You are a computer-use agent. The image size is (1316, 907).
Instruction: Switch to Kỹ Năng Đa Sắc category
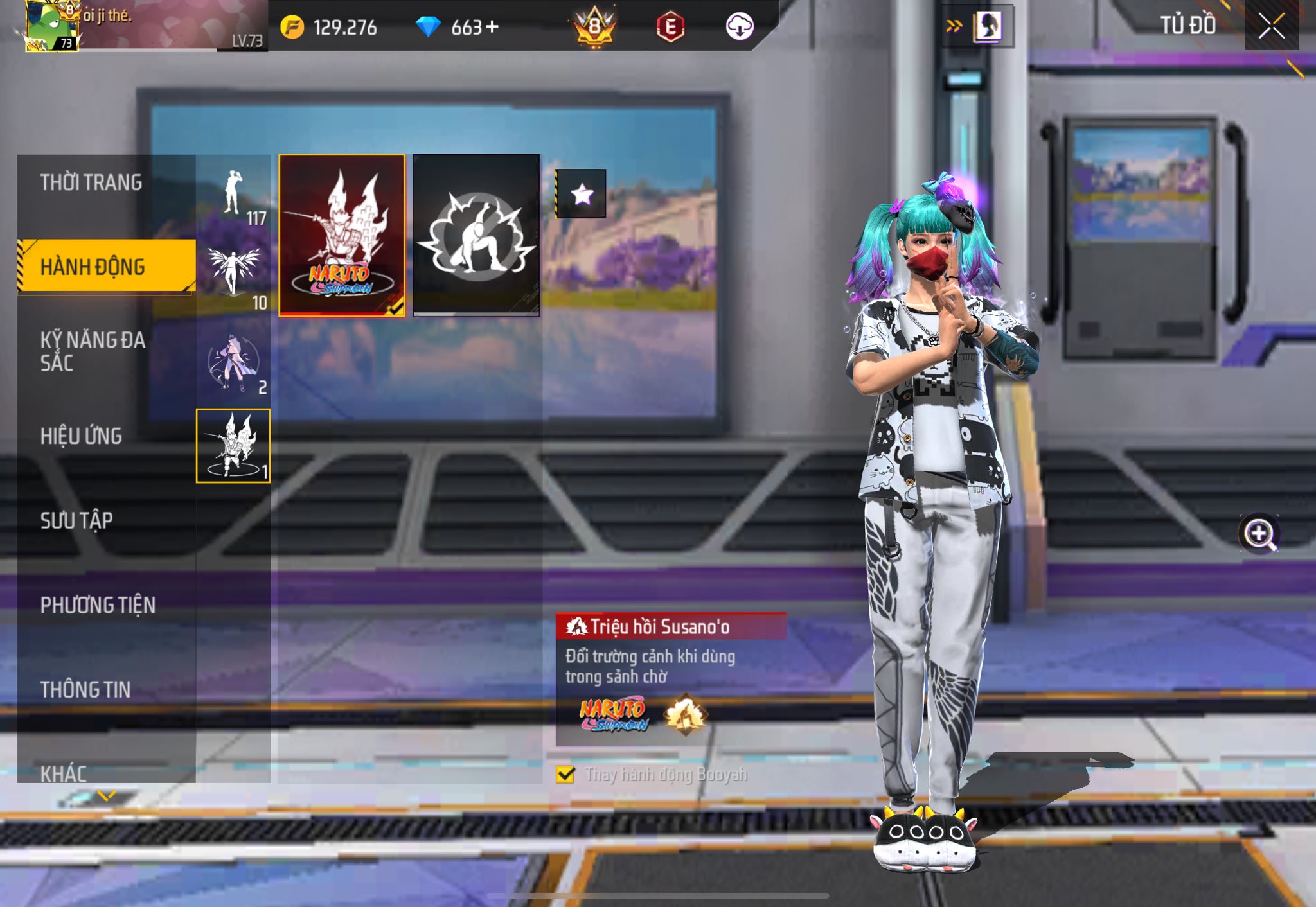93,351
